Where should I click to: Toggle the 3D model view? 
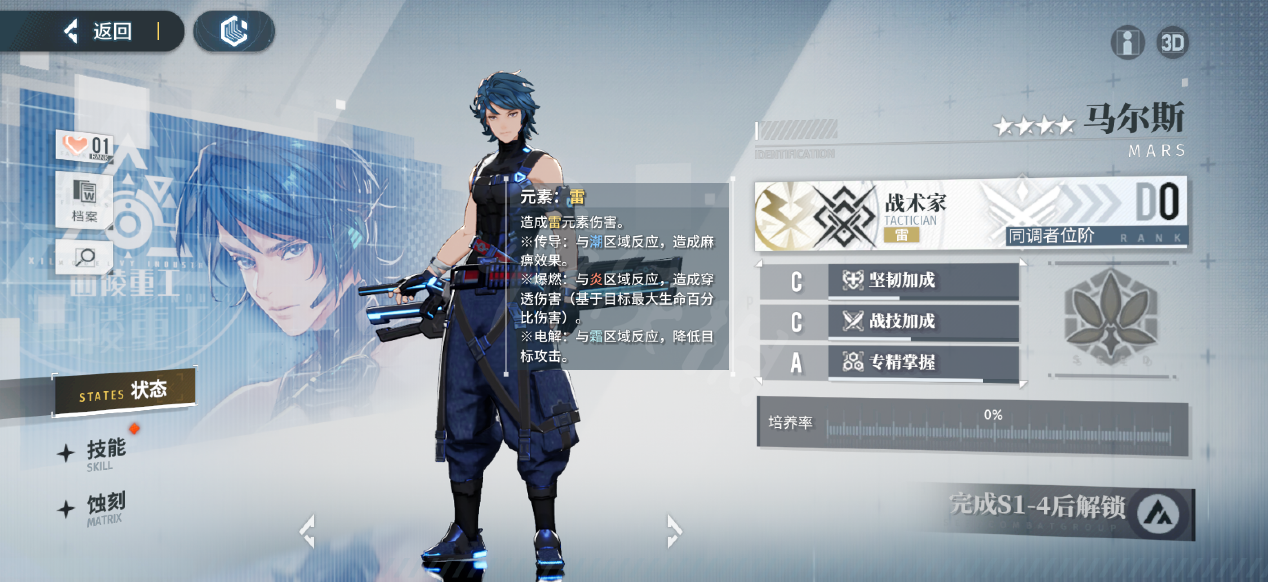click(x=1172, y=43)
